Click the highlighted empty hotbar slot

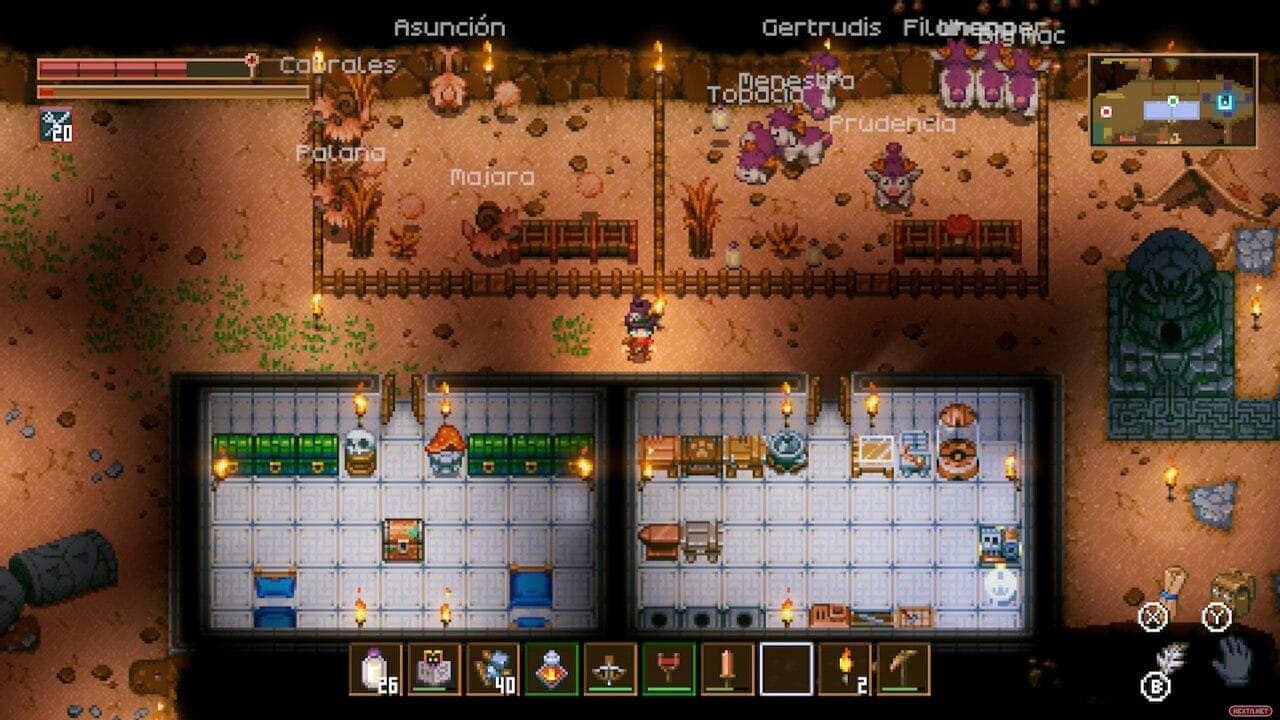pos(786,668)
